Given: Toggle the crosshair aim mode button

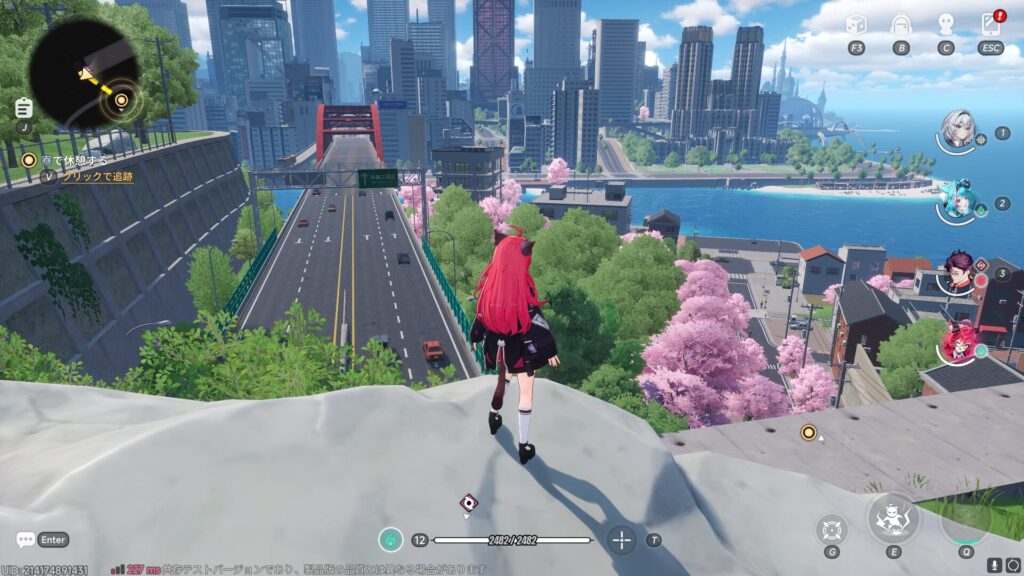Looking at the screenshot, I should (x=622, y=540).
